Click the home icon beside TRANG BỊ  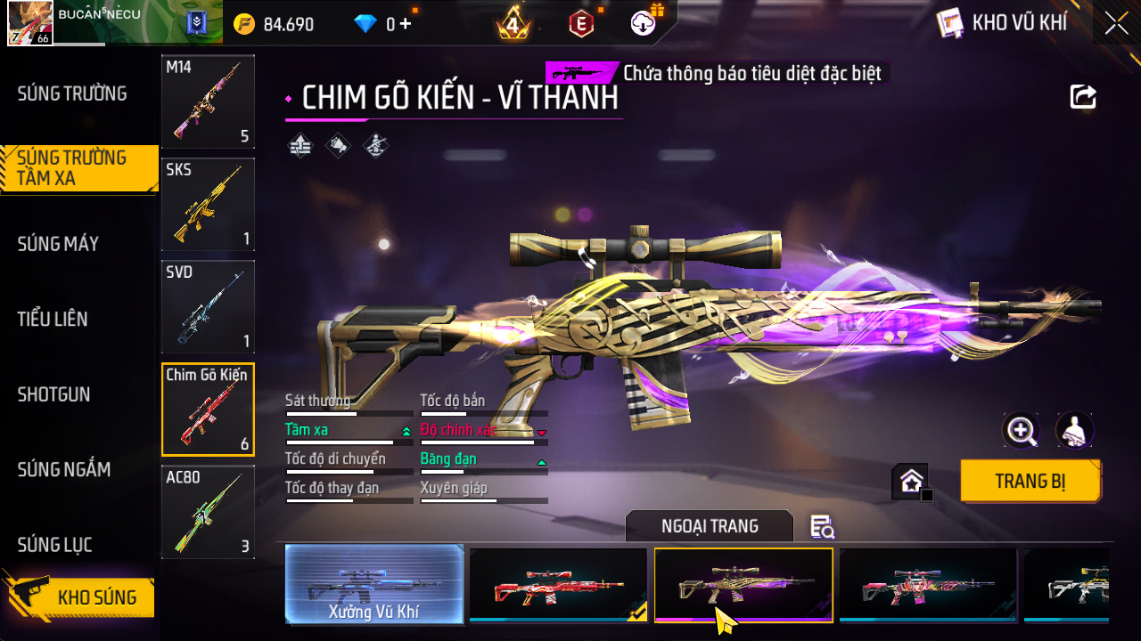[x=911, y=482]
